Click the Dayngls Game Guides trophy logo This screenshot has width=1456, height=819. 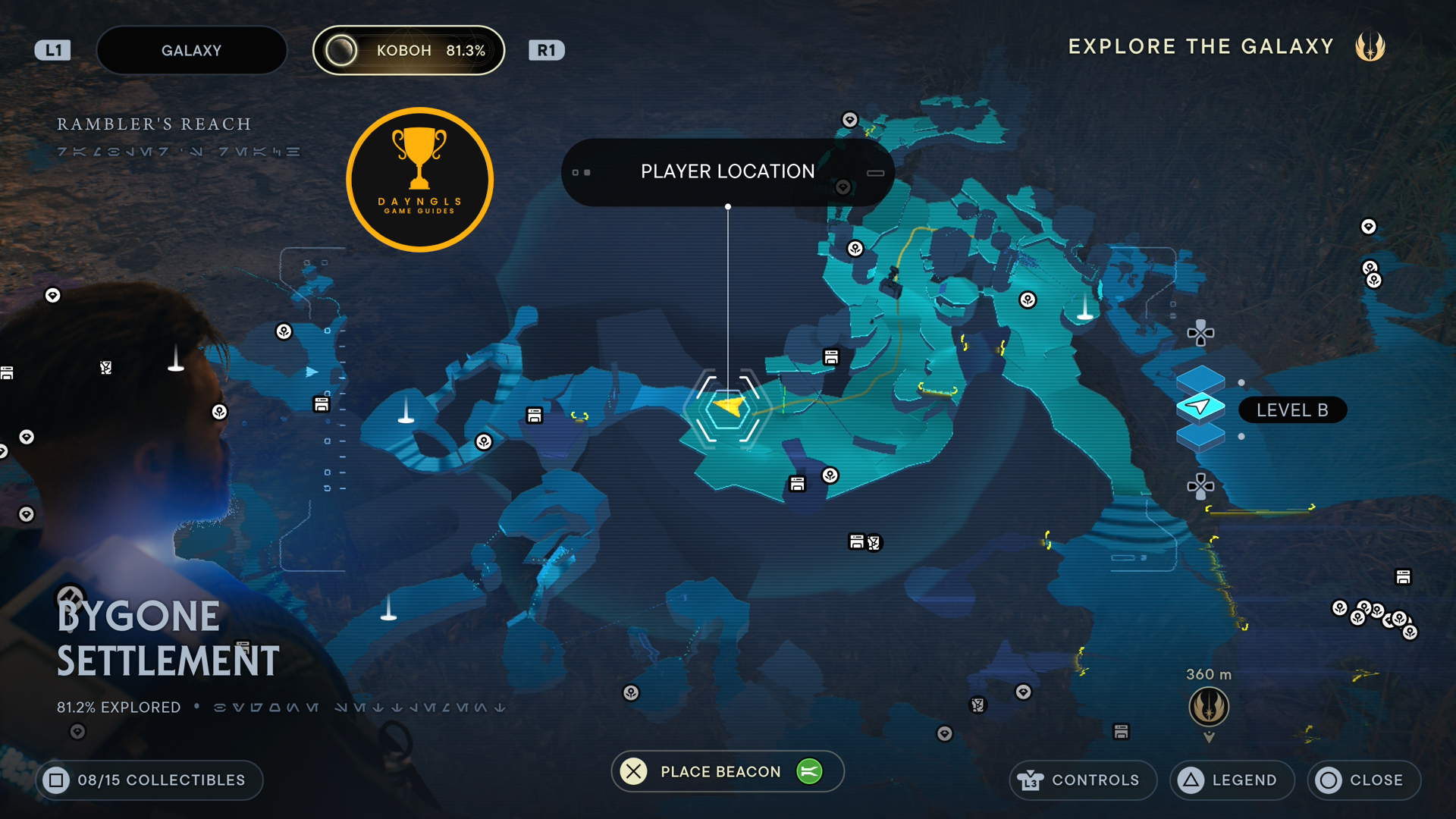pyautogui.click(x=419, y=180)
